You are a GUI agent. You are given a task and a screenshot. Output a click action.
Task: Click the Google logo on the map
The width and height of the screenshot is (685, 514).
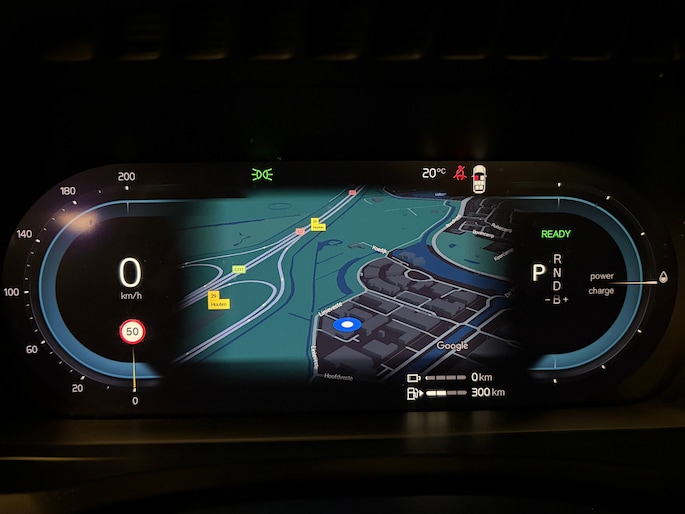click(452, 345)
